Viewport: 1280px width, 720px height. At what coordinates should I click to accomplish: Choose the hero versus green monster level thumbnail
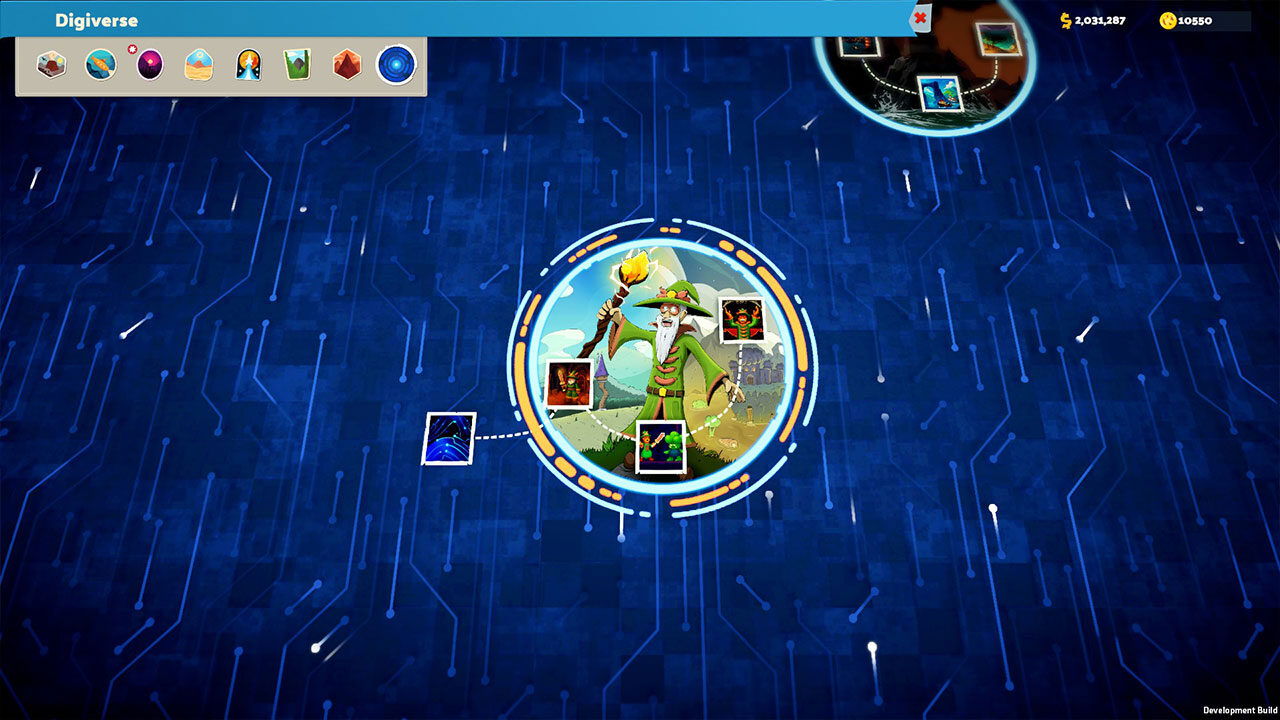[661, 446]
